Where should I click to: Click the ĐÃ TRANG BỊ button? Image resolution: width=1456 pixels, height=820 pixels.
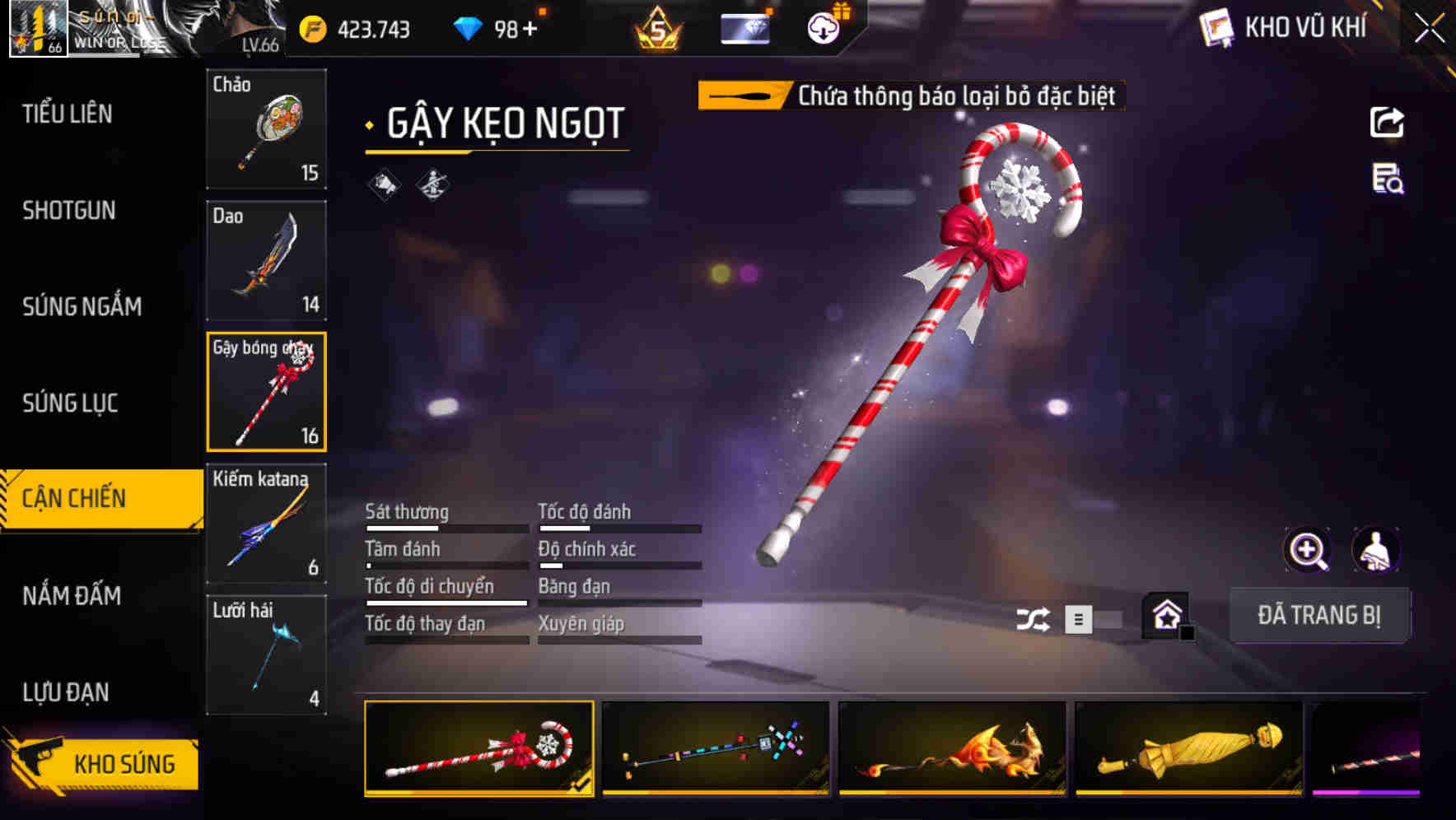coord(1319,615)
